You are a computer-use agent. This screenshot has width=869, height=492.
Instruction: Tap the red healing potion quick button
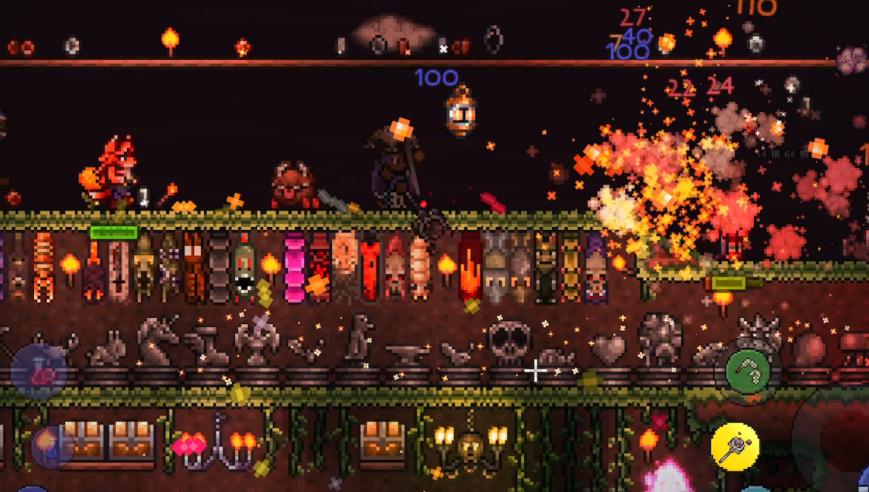(40, 374)
